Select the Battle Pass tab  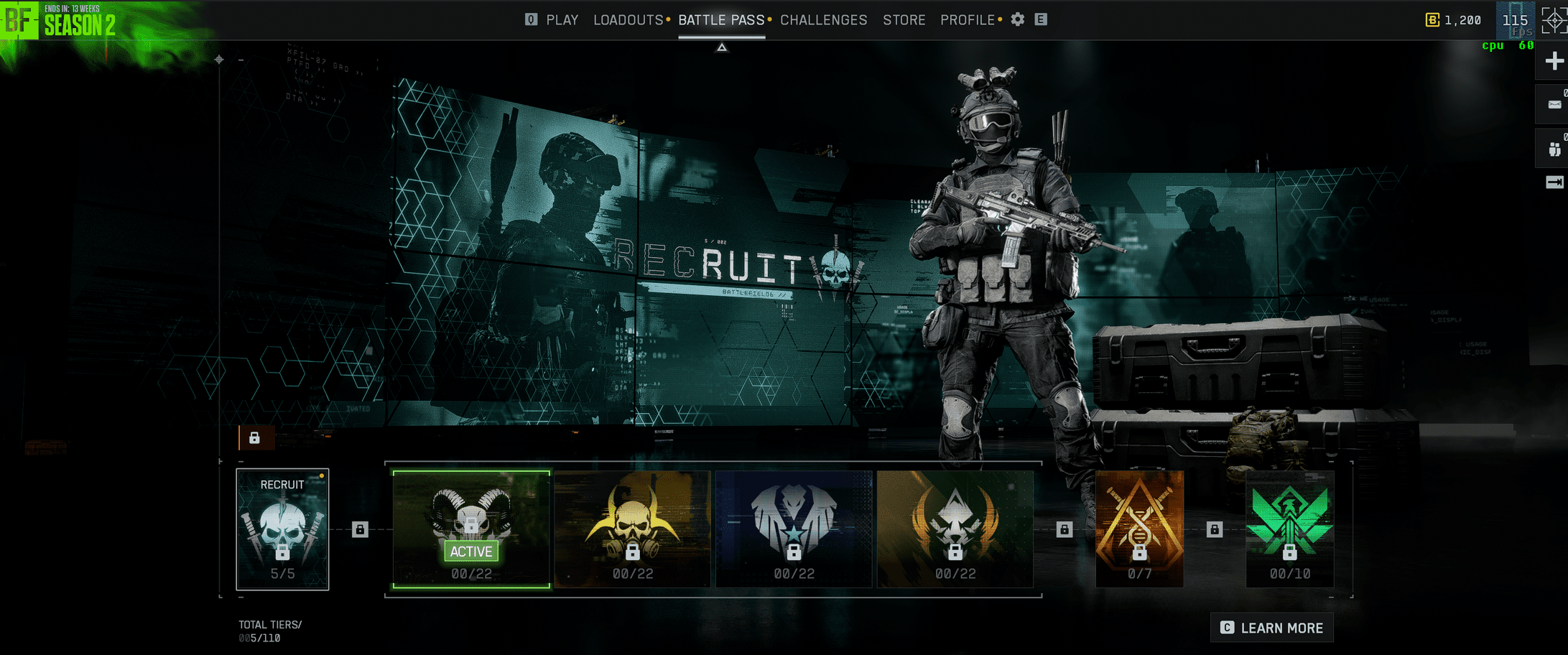point(720,20)
